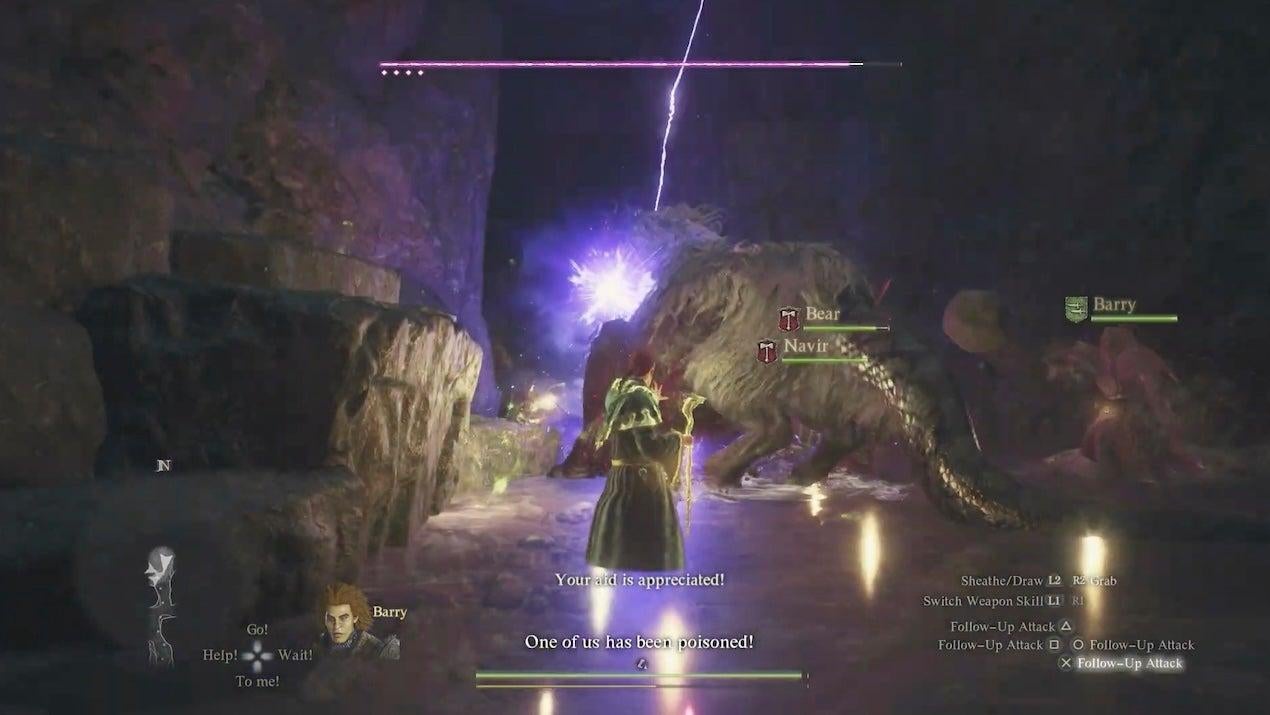This screenshot has height=715, width=1270.
Task: Choose the "Go!" pawn command
Action: coord(258,630)
